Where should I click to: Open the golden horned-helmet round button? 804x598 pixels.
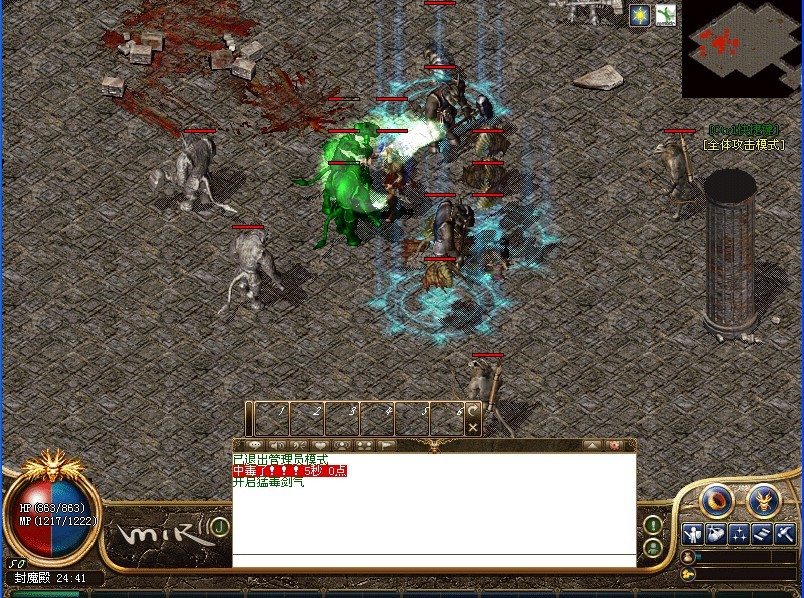point(764,498)
